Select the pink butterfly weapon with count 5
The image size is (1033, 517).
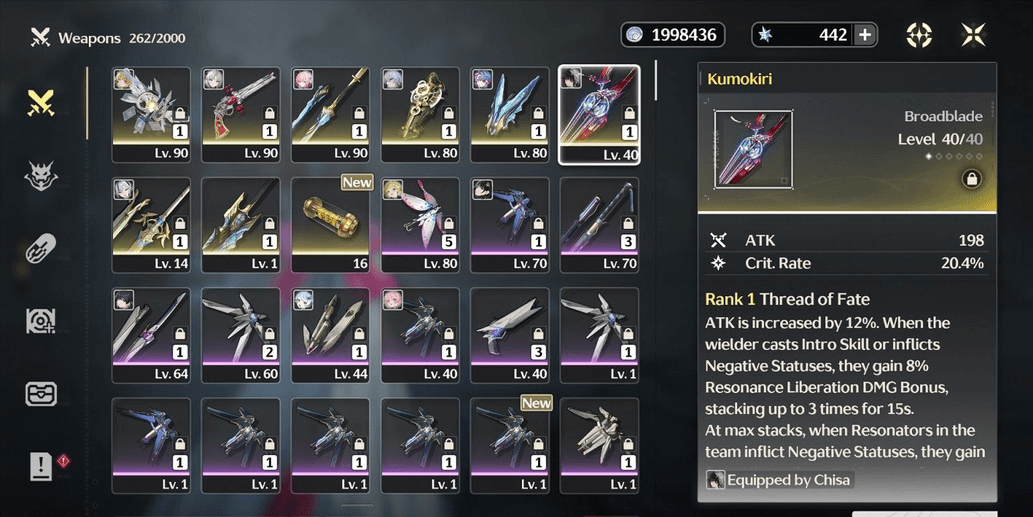(420, 225)
